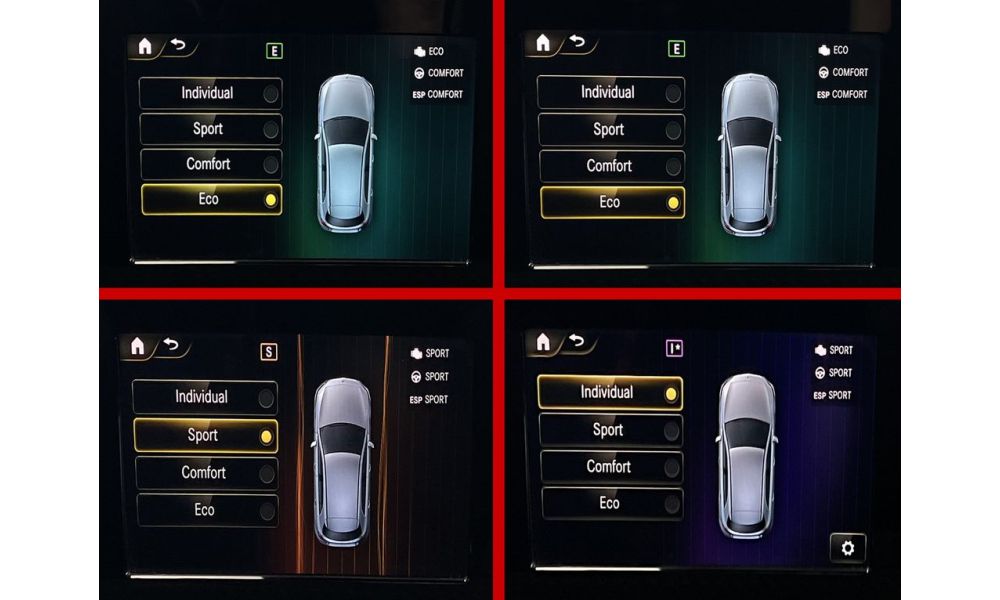Hit the back arrow on the purple screen
Screen dimensions: 1000x600
point(577,341)
